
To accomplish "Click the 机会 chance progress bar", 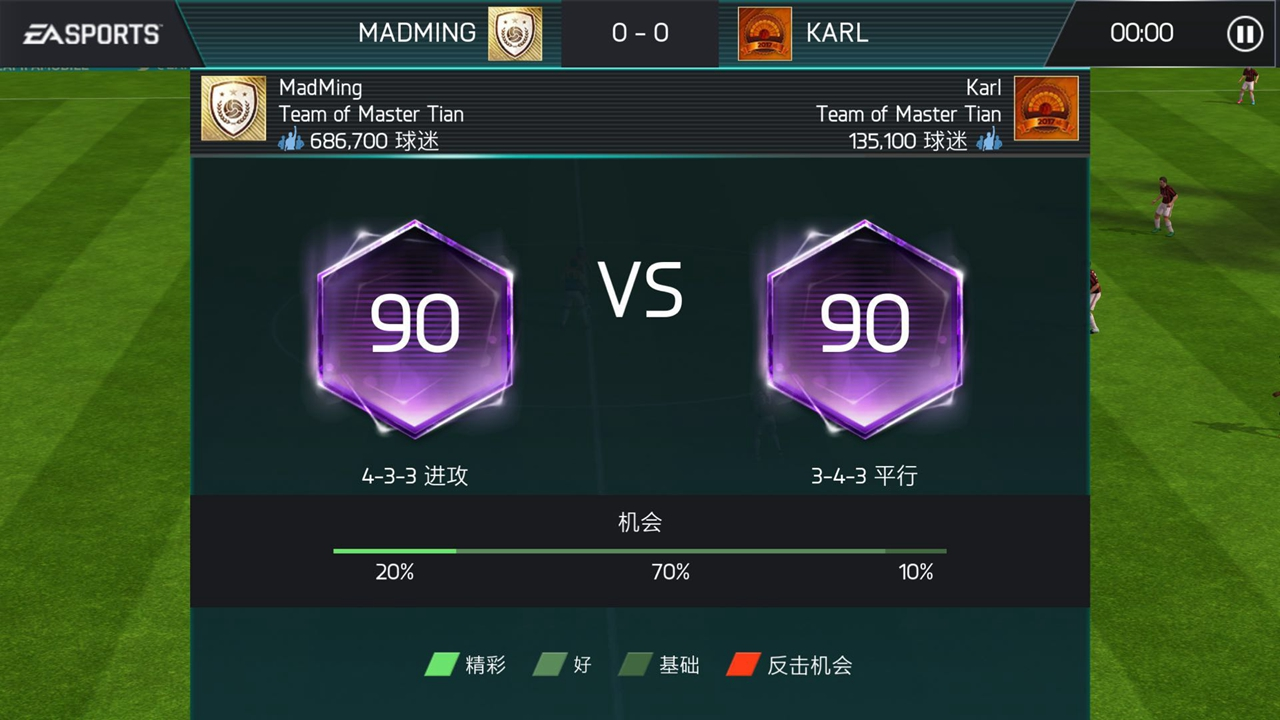I will (640, 550).
